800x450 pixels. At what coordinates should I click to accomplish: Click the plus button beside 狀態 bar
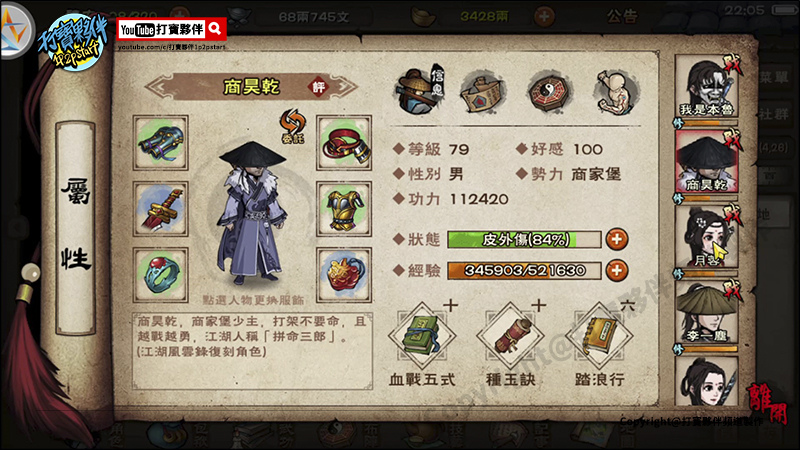coord(617,239)
